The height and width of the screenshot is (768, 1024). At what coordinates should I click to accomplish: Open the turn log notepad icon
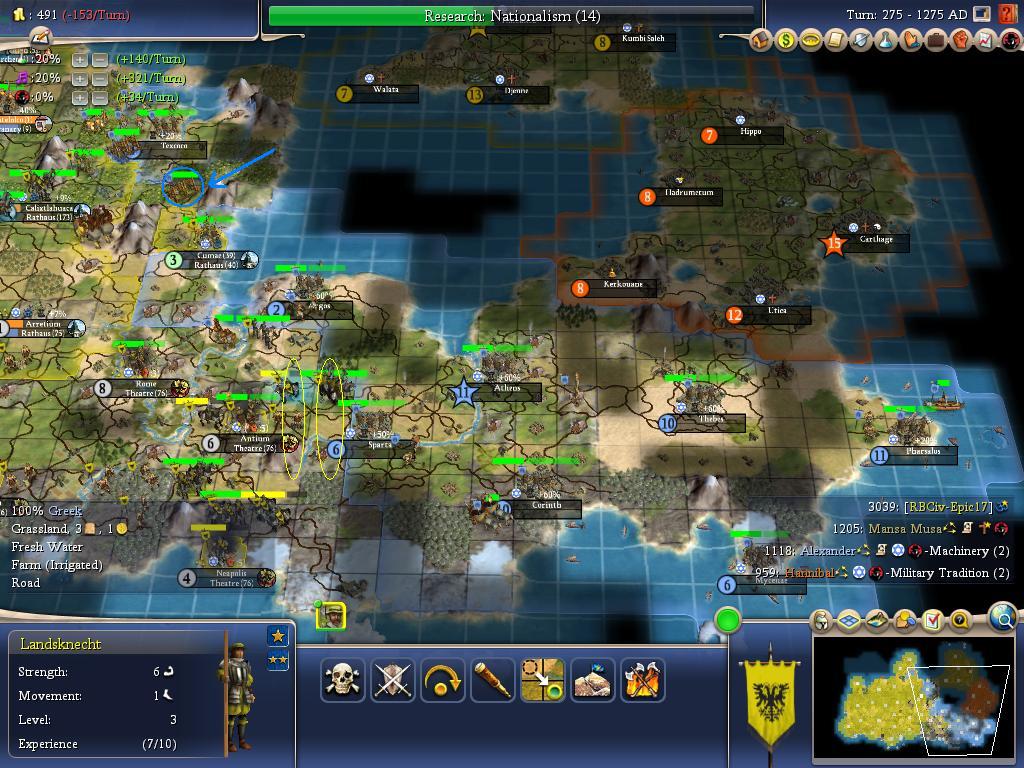39,36
